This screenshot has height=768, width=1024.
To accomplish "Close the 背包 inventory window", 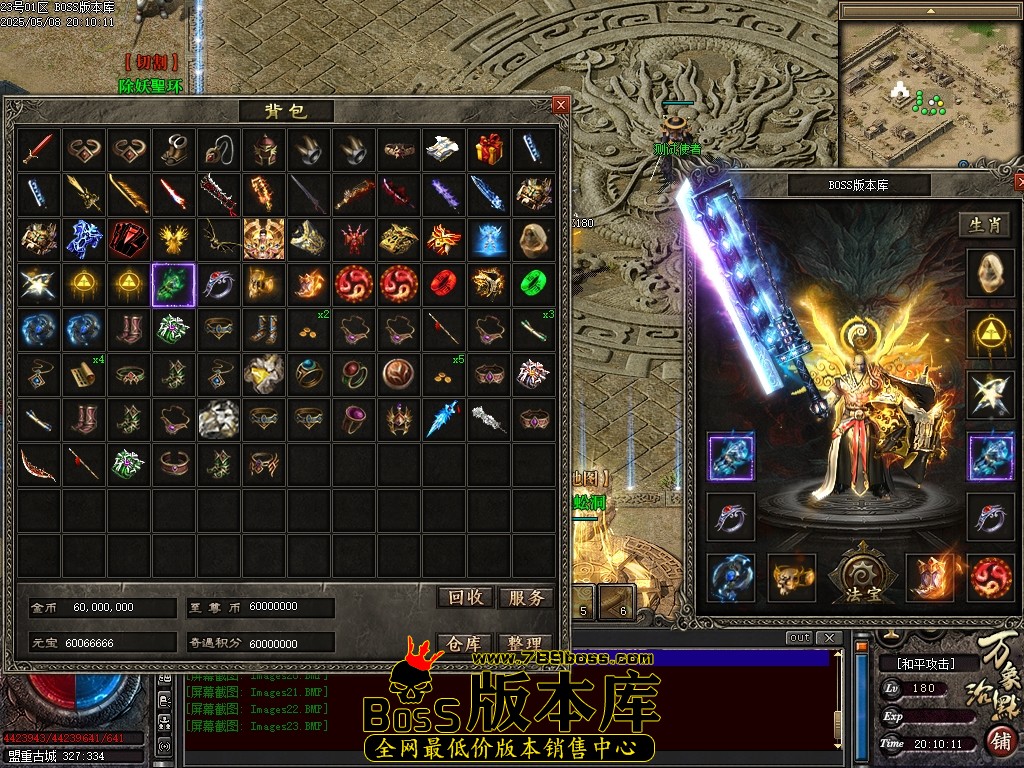I will 560,105.
